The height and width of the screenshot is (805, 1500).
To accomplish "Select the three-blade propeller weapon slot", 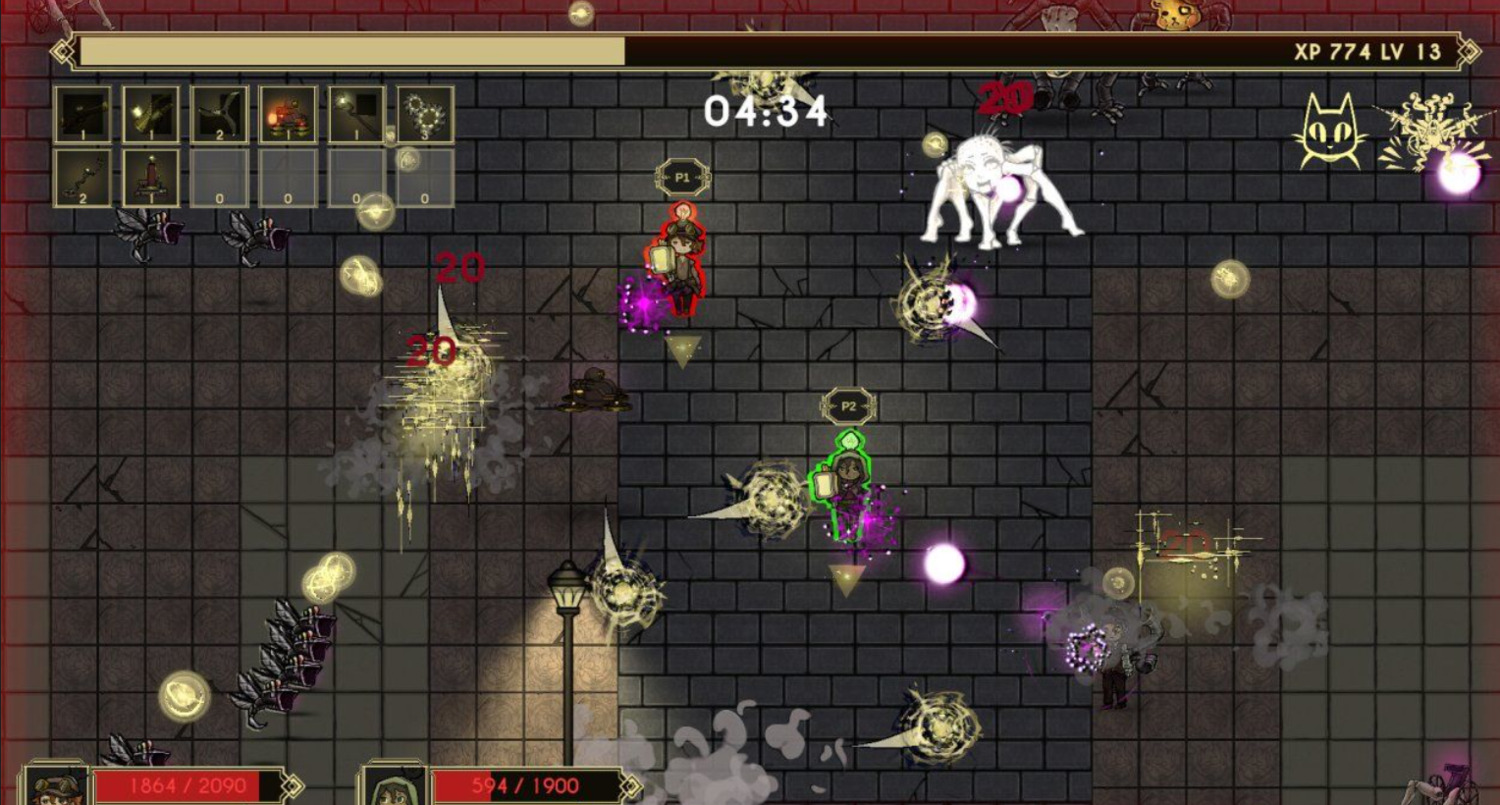I will point(220,114).
